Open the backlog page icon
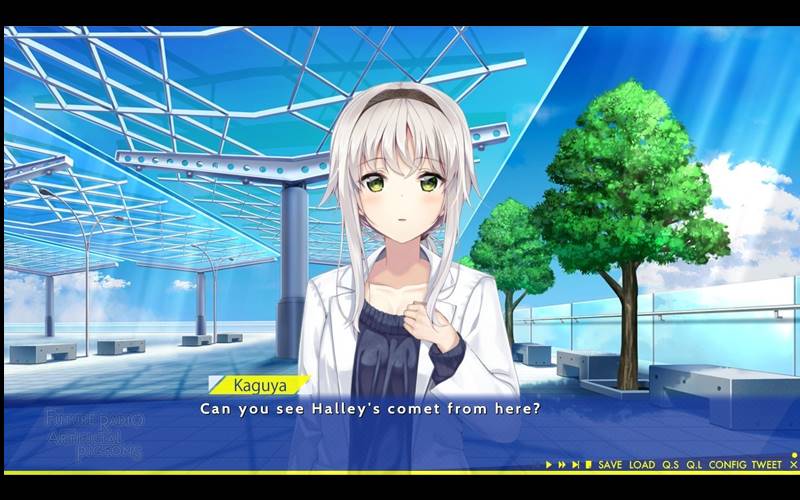 pyautogui.click(x=589, y=465)
